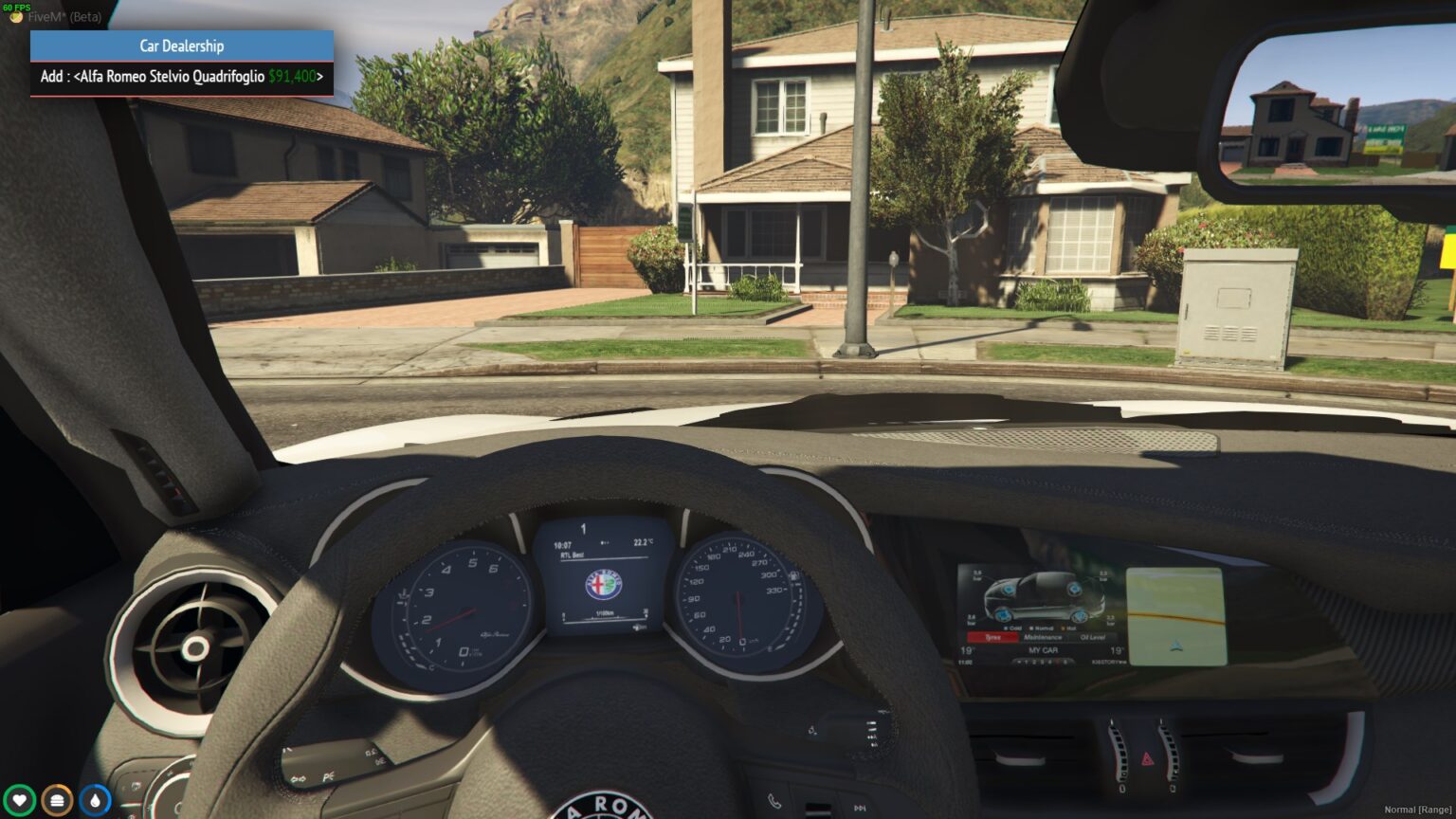Click the blue water drop thirst icon
1456x819 pixels.
[x=95, y=800]
